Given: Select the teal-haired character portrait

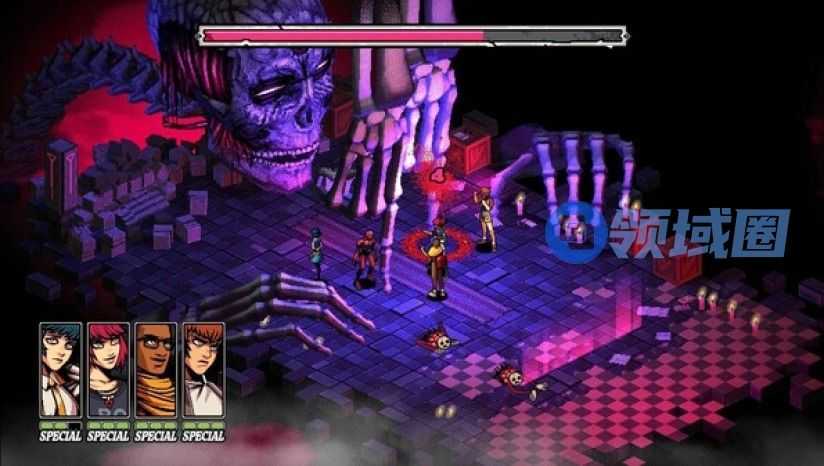Looking at the screenshot, I should click(59, 369).
